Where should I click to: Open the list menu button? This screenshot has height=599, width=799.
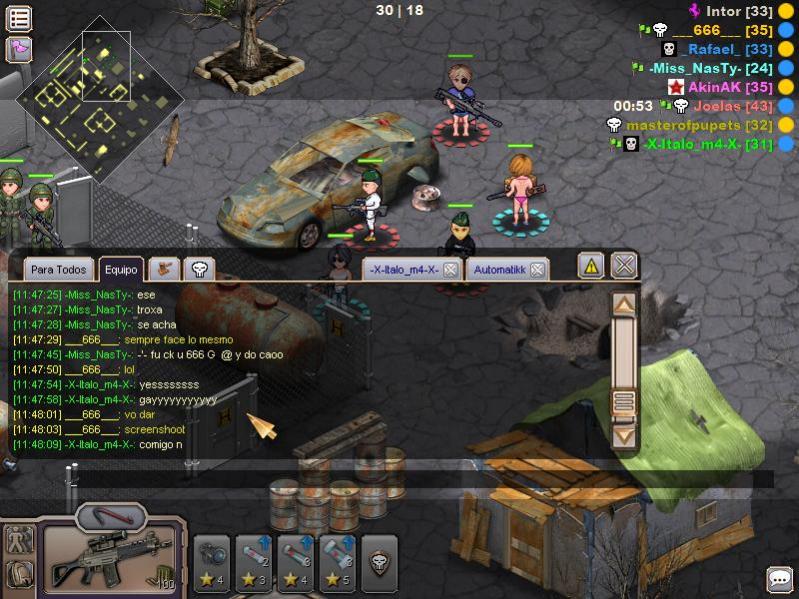pos(19,18)
